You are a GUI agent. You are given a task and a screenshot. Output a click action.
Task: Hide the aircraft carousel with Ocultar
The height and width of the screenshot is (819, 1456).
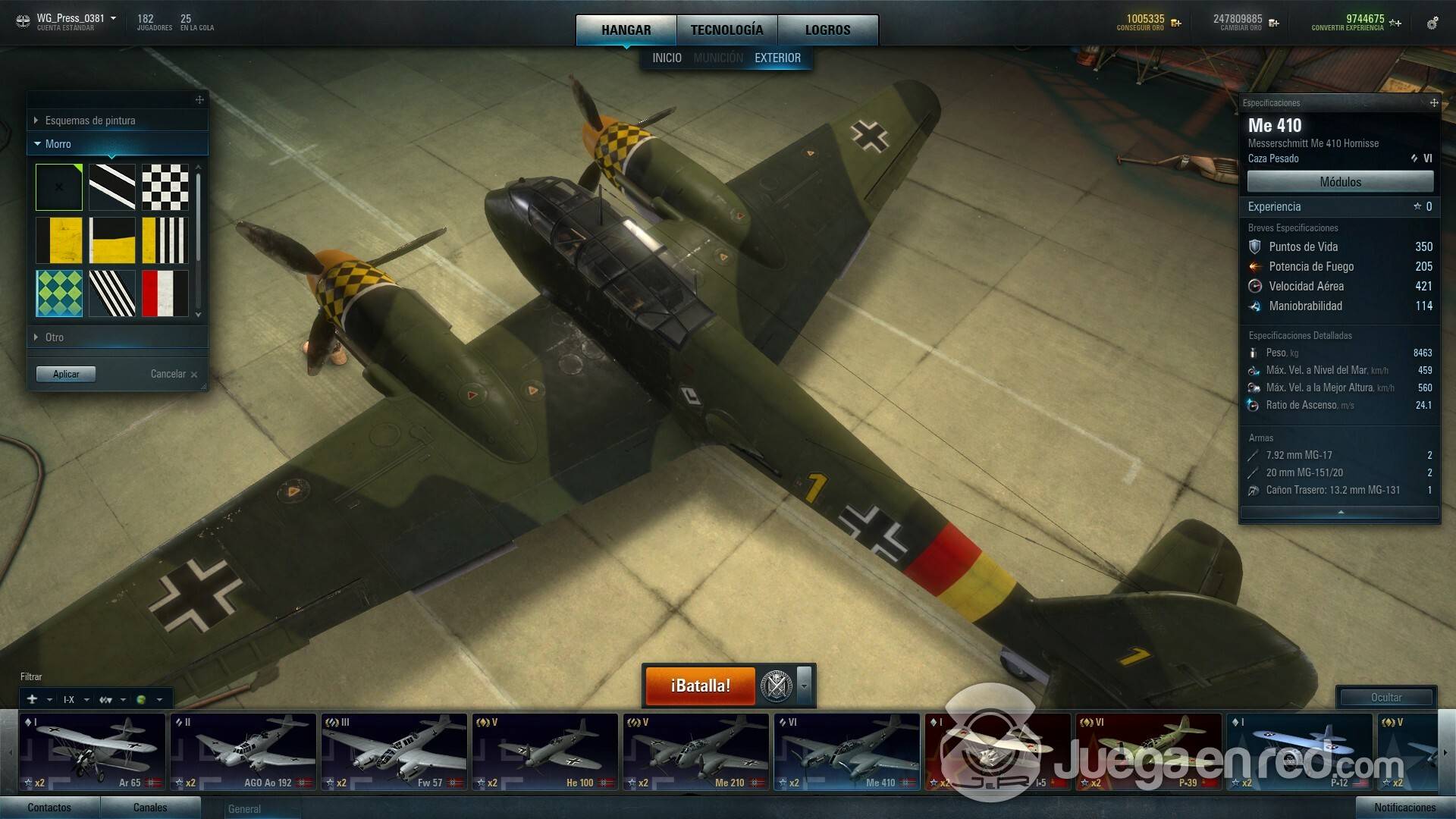1385,697
